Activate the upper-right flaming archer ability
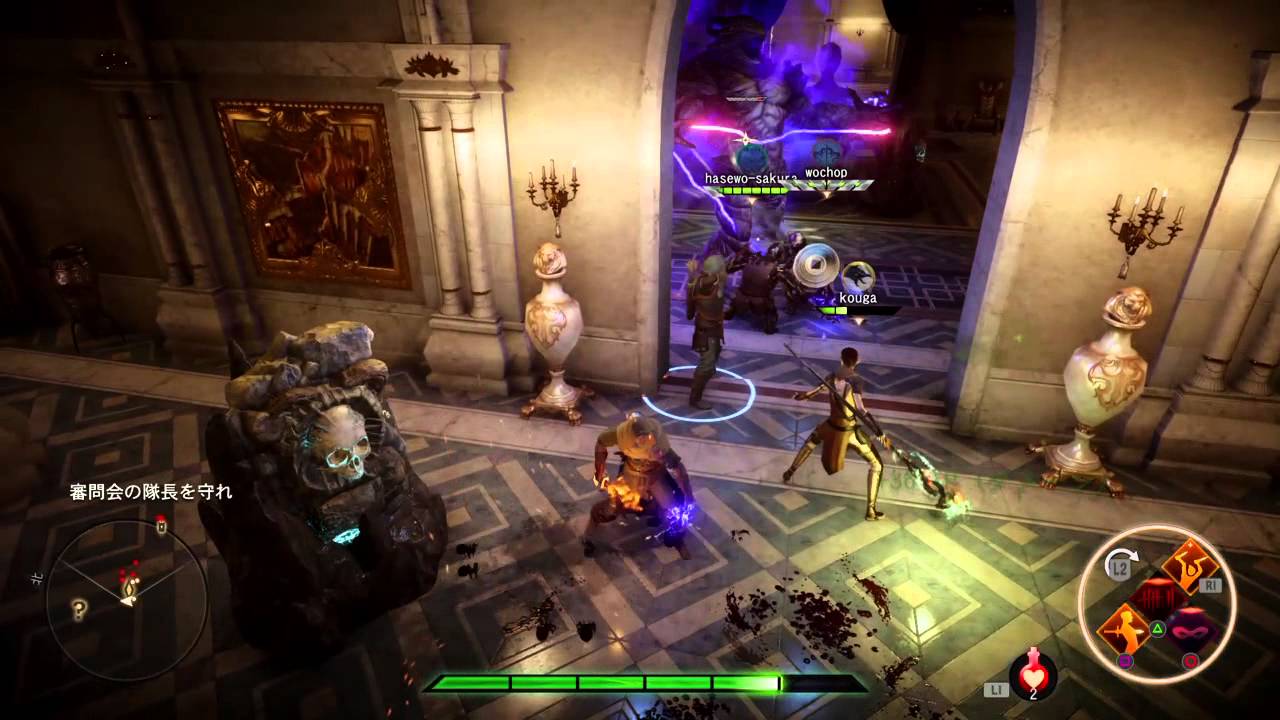Screen dimensions: 1280x720 click(1188, 566)
